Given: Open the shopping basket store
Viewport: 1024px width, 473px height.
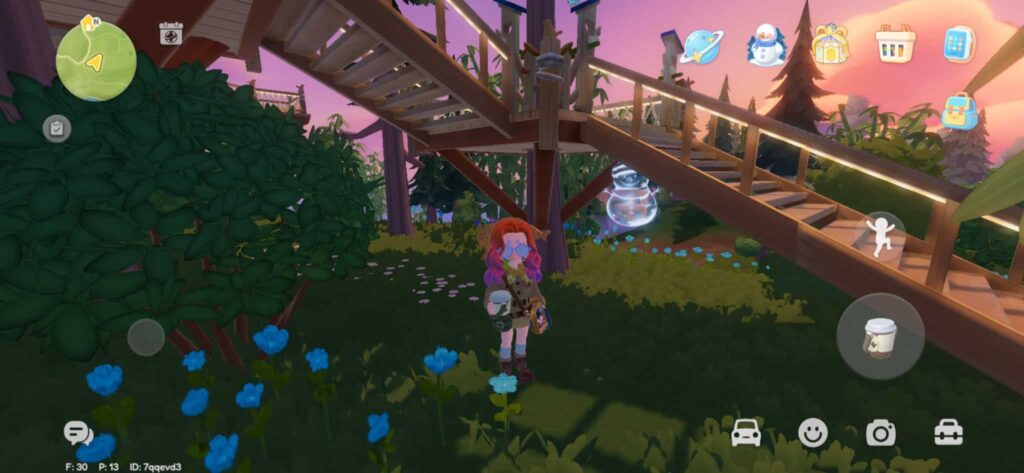Looking at the screenshot, I should [x=895, y=44].
